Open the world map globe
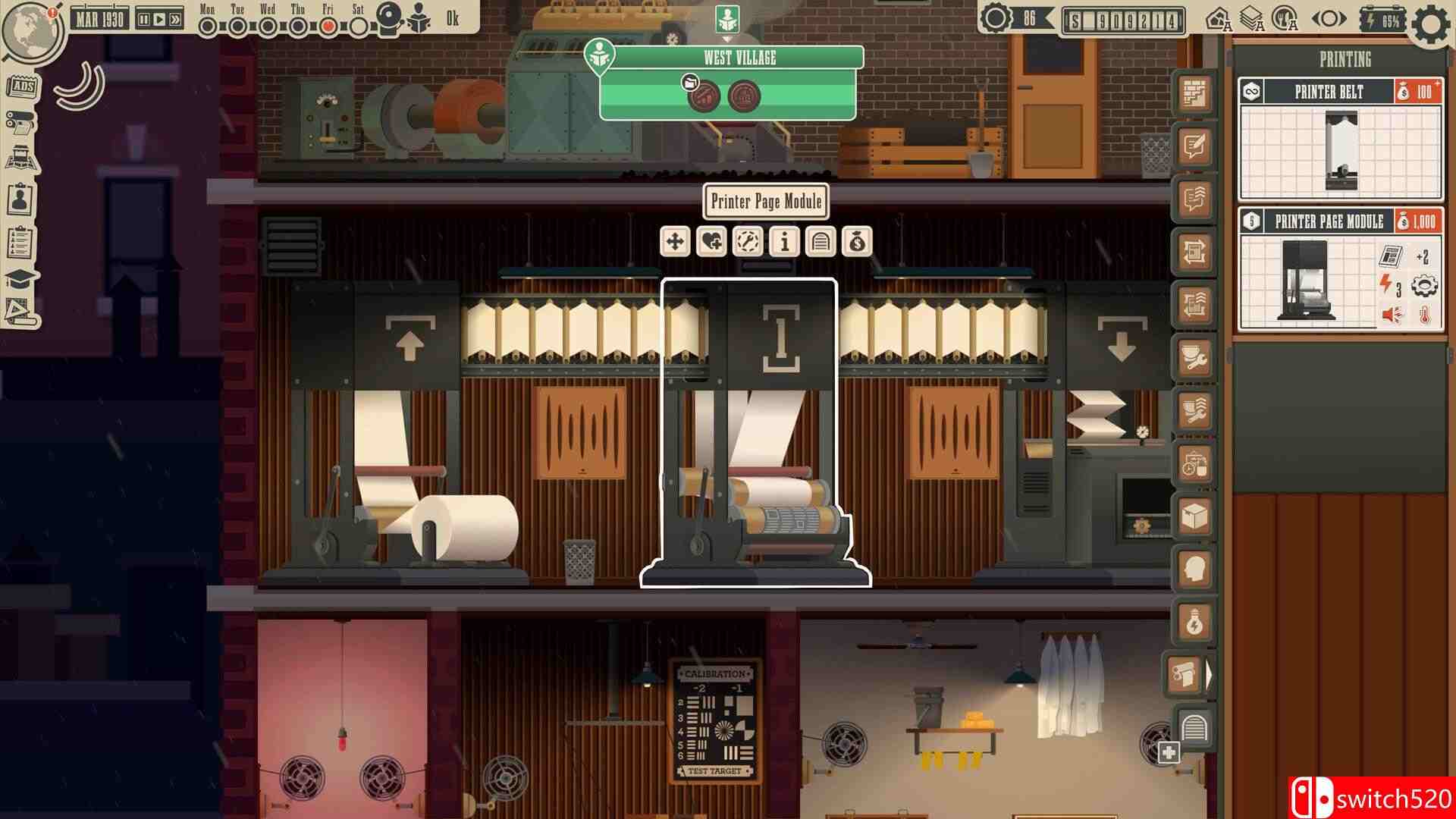Image resolution: width=1456 pixels, height=819 pixels. pyautogui.click(x=32, y=32)
